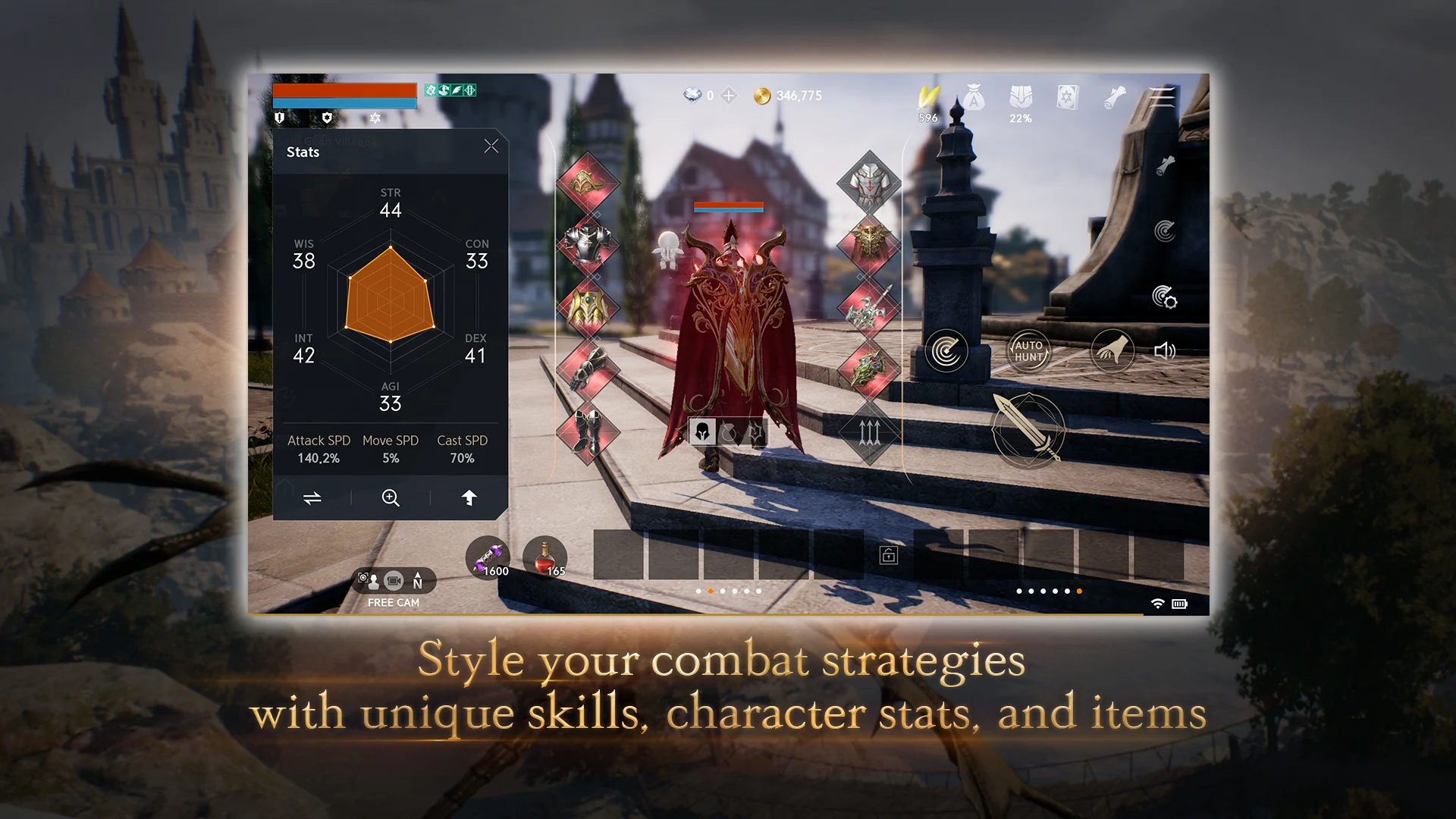Open the quest scroll icon
The height and width of the screenshot is (819, 1456).
click(x=1114, y=96)
